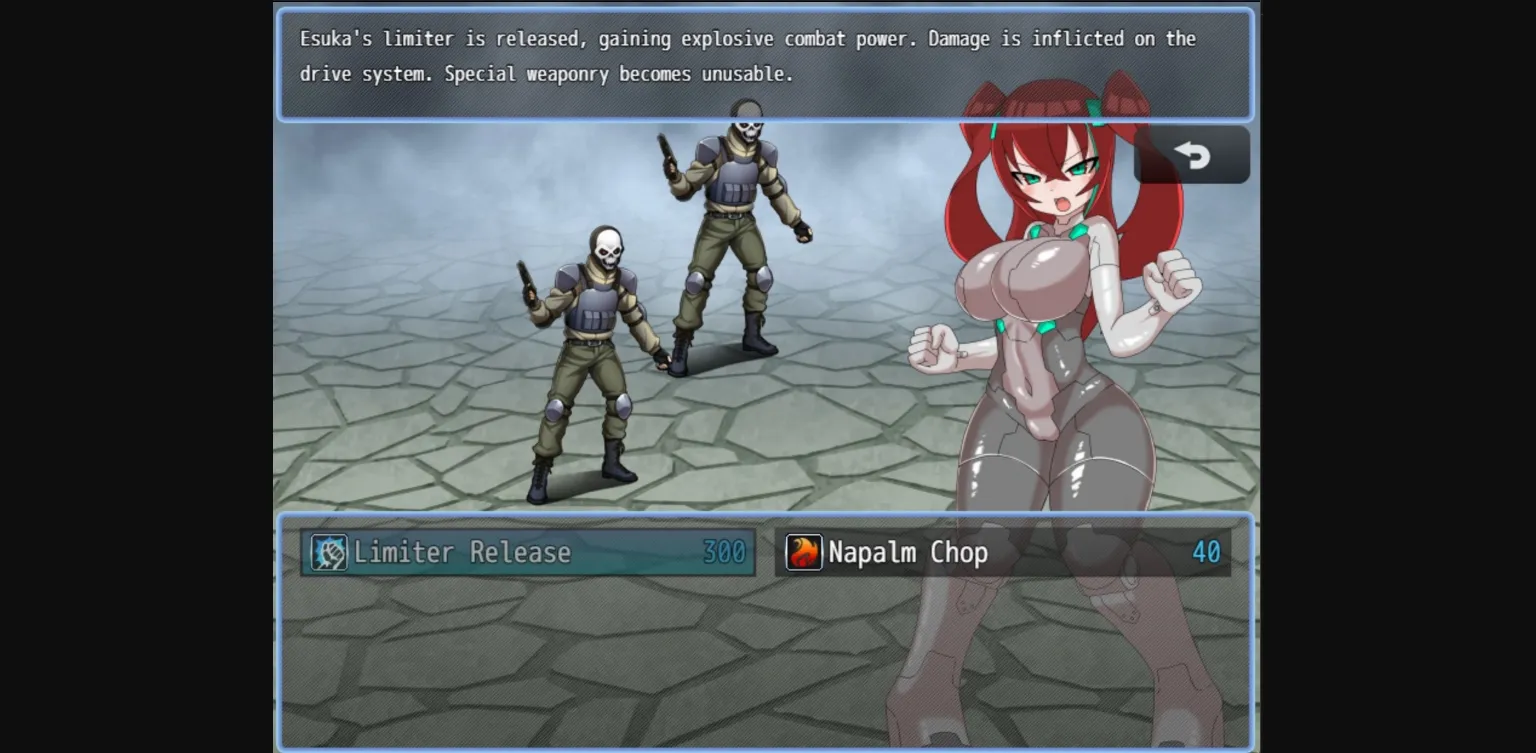
Task: Click the Napalm Chop flame icon
Action: click(806, 551)
